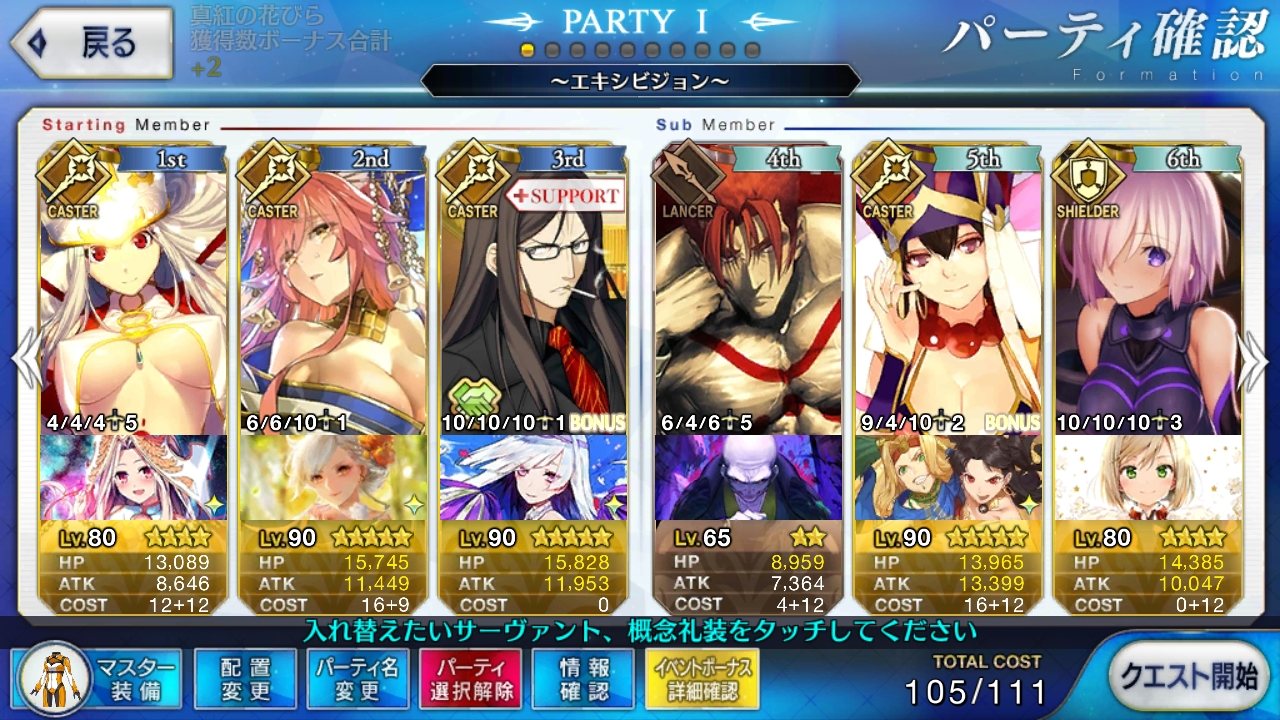Viewport: 1280px width, 720px height.
Task: Open 情報確認 info check
Action: [x=583, y=679]
